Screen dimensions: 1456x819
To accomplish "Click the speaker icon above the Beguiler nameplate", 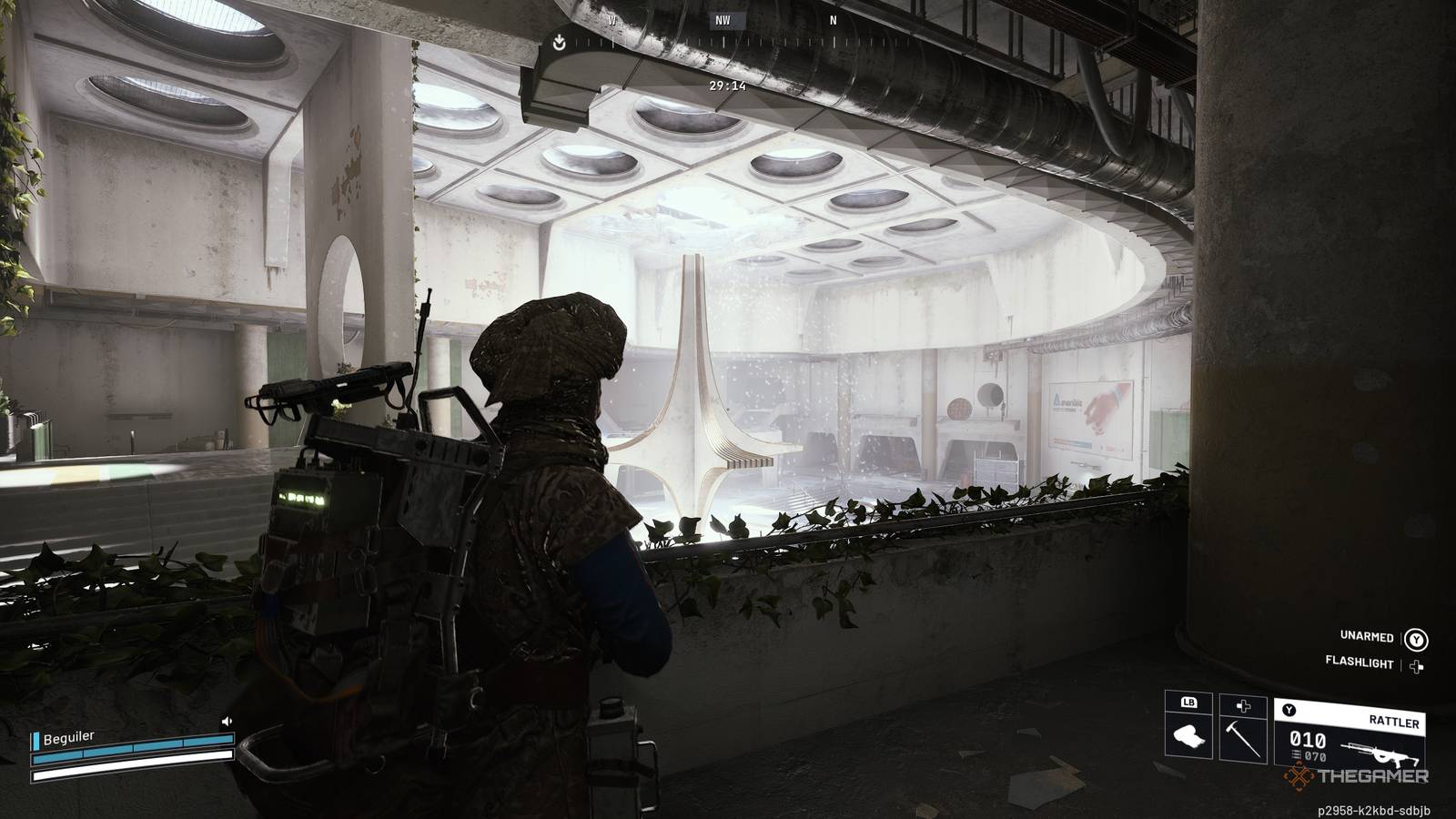I will pyautogui.click(x=227, y=721).
